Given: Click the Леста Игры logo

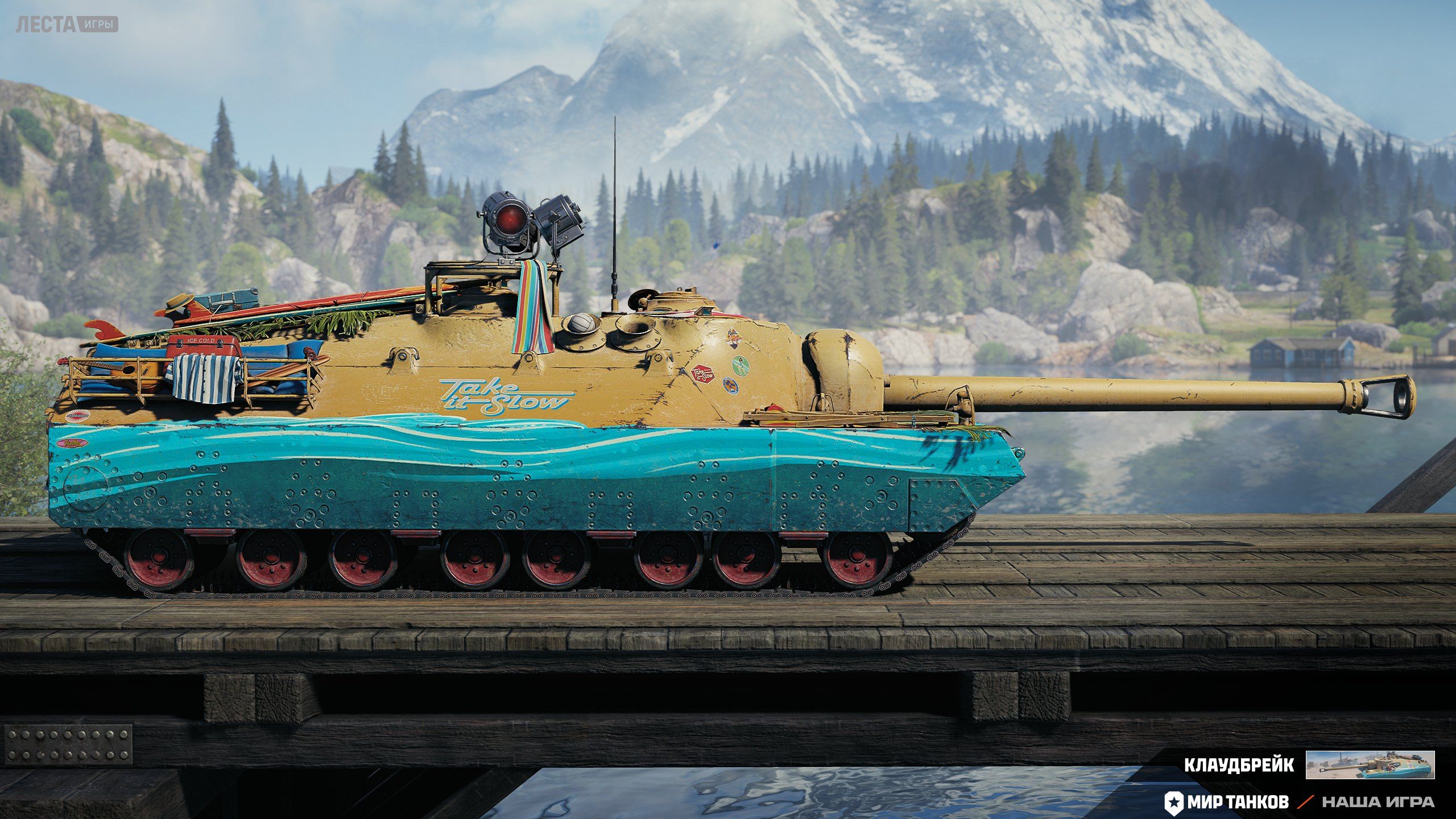Looking at the screenshot, I should [x=67, y=24].
